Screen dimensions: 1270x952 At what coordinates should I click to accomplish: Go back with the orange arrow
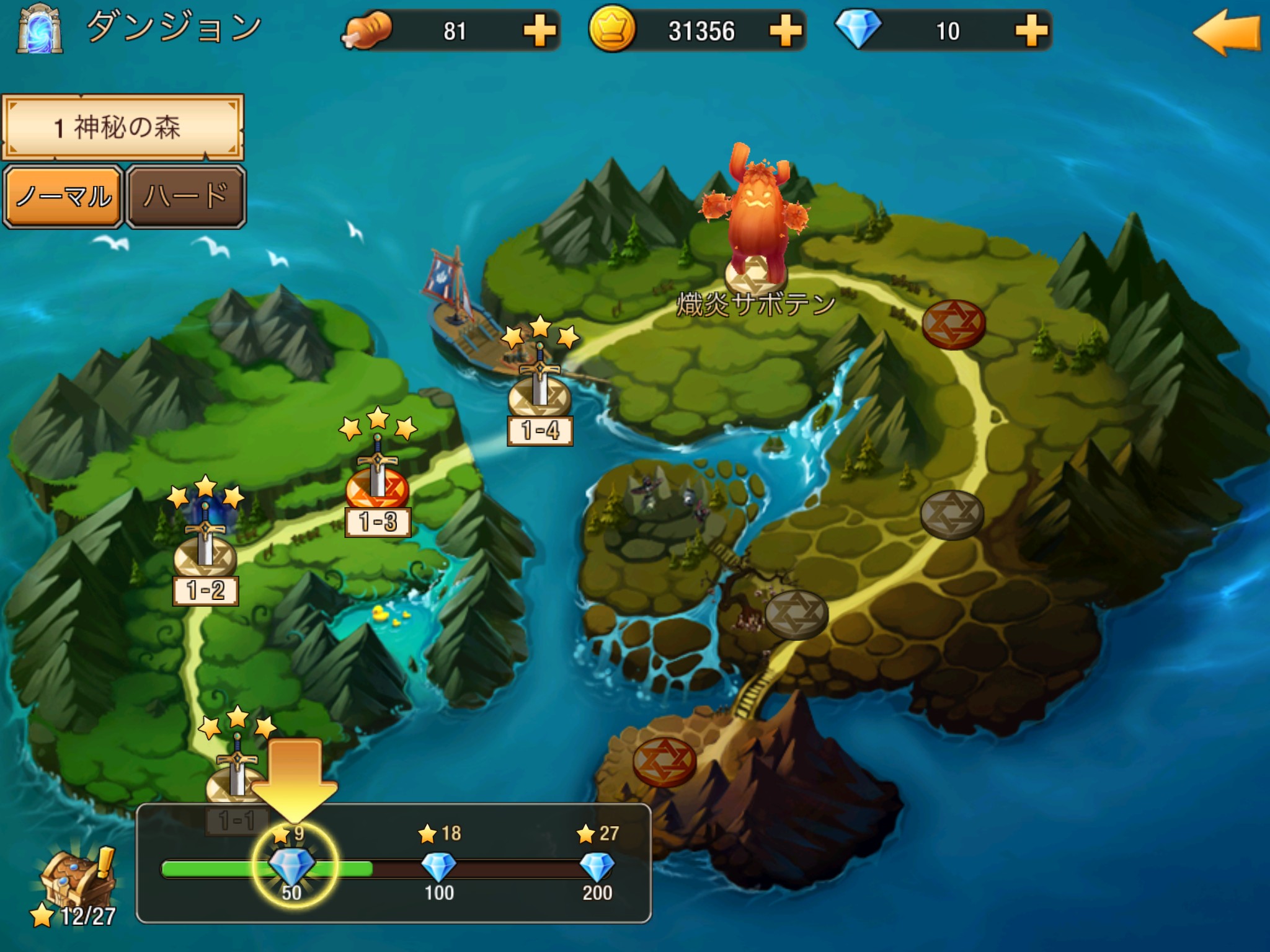click(1226, 32)
